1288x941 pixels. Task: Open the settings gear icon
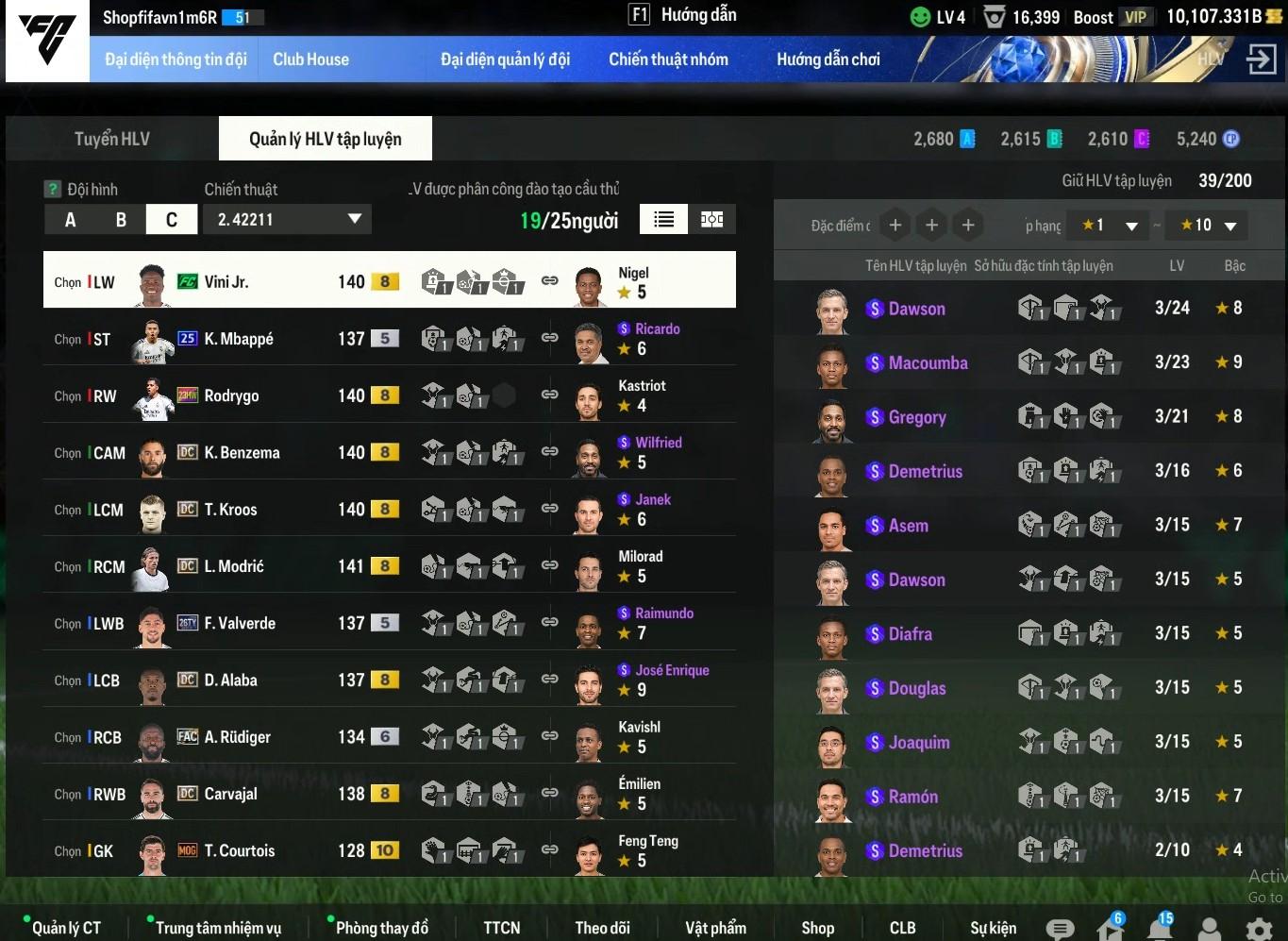1259,929
